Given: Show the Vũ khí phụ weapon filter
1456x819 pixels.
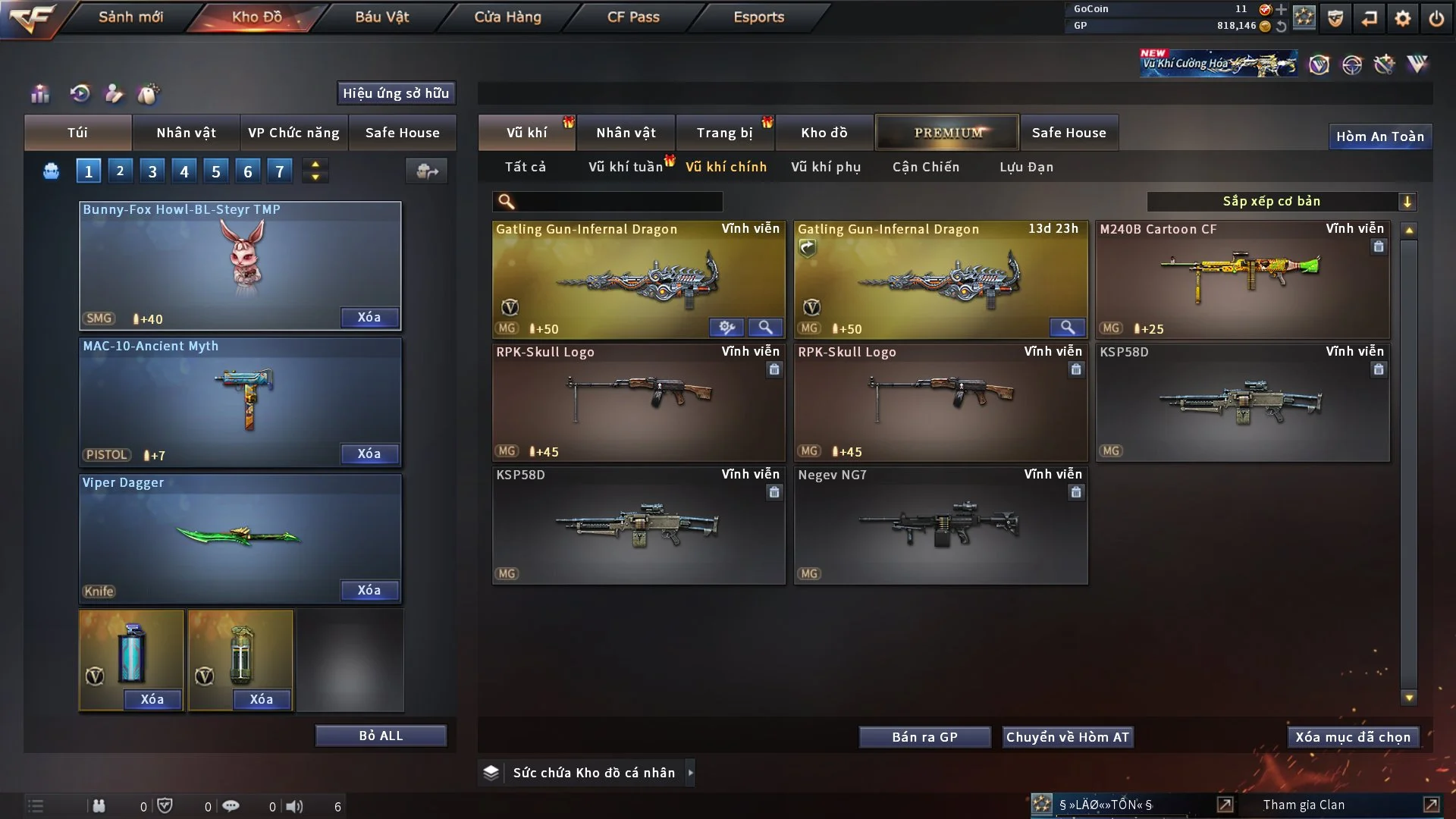Looking at the screenshot, I should tap(826, 167).
